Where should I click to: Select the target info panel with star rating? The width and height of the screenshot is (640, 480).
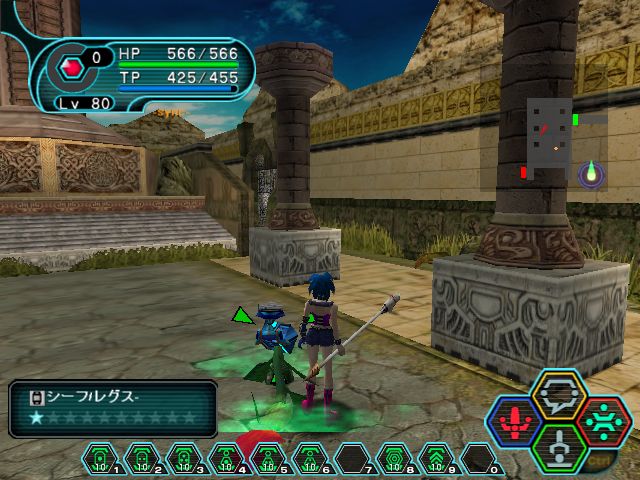pyautogui.click(x=112, y=409)
